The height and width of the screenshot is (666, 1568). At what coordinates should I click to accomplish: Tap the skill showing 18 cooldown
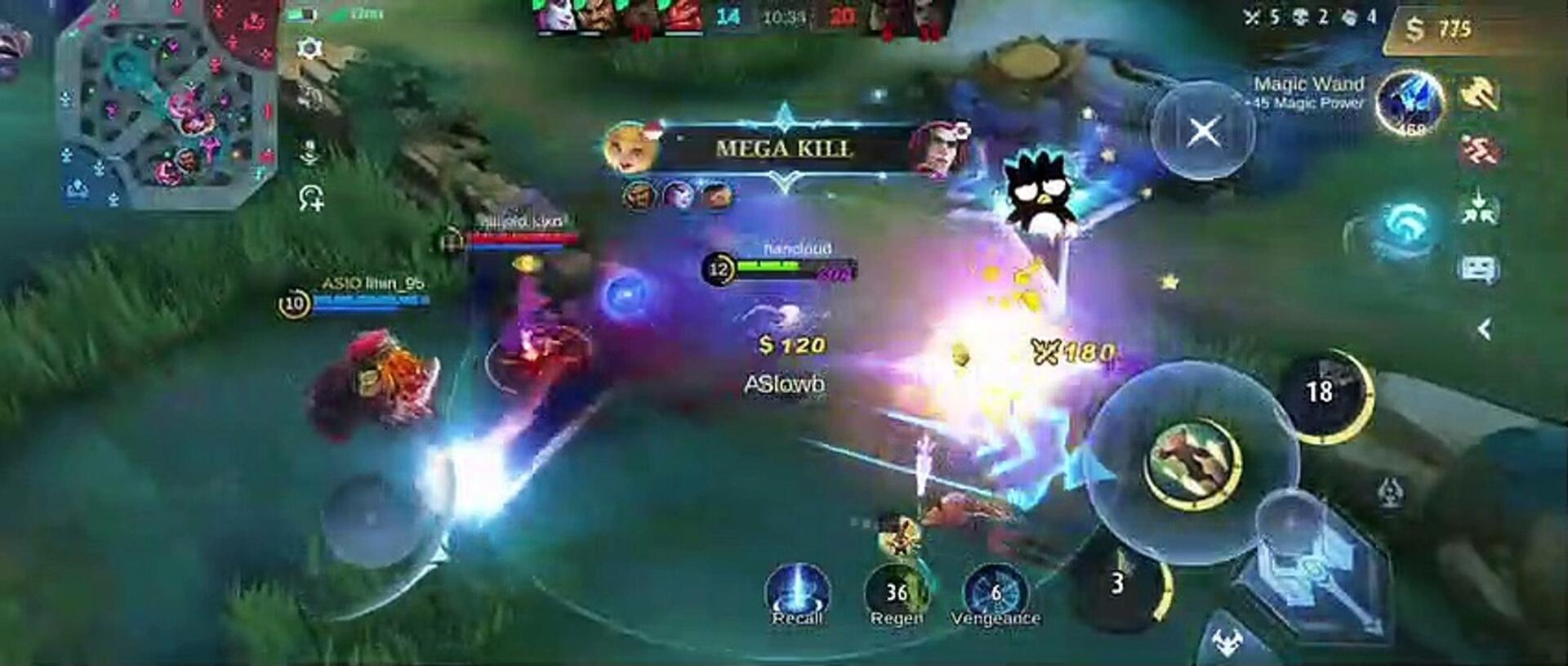click(x=1323, y=394)
